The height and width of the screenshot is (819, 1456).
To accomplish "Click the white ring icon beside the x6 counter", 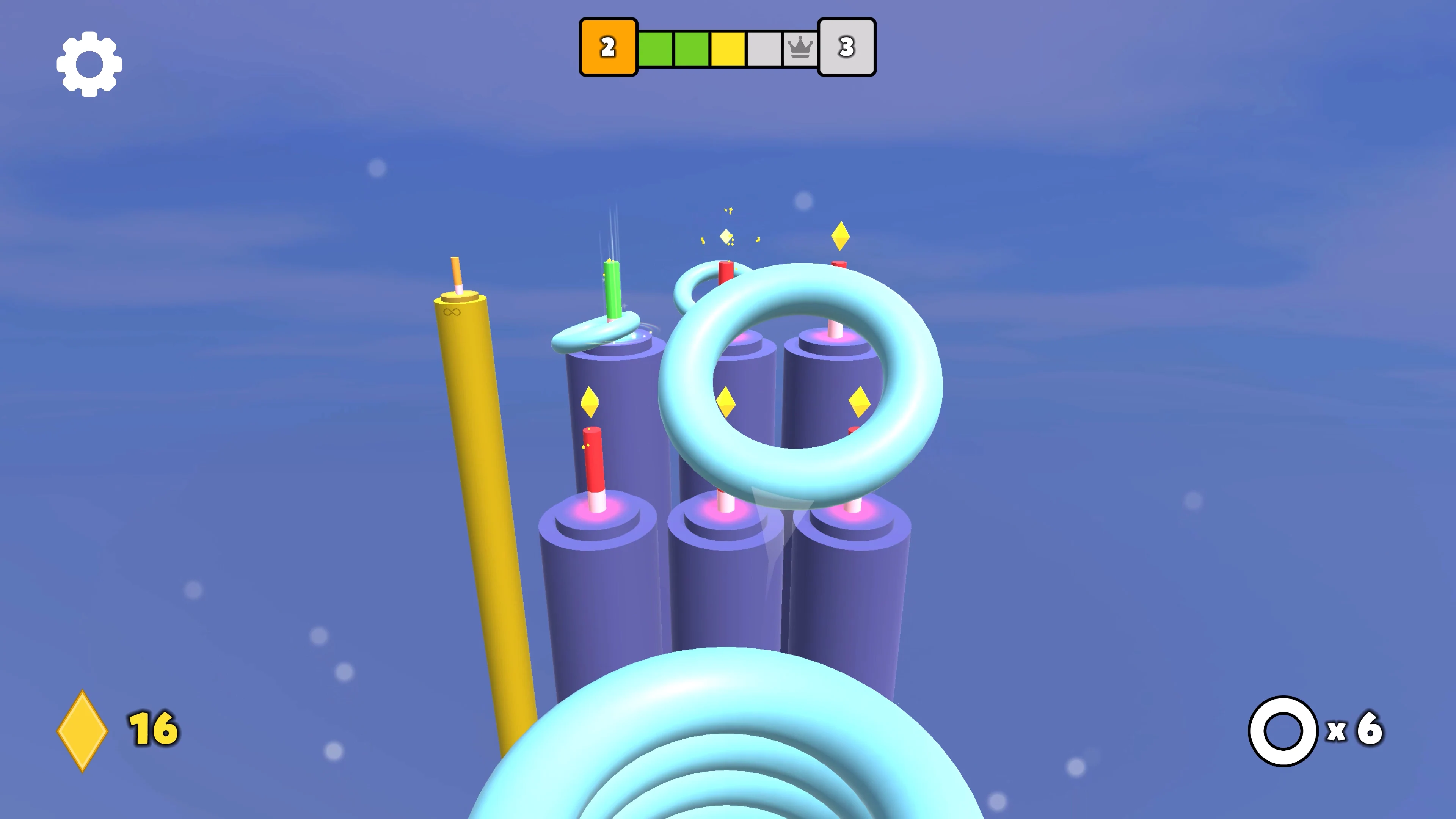I will click(x=1284, y=730).
